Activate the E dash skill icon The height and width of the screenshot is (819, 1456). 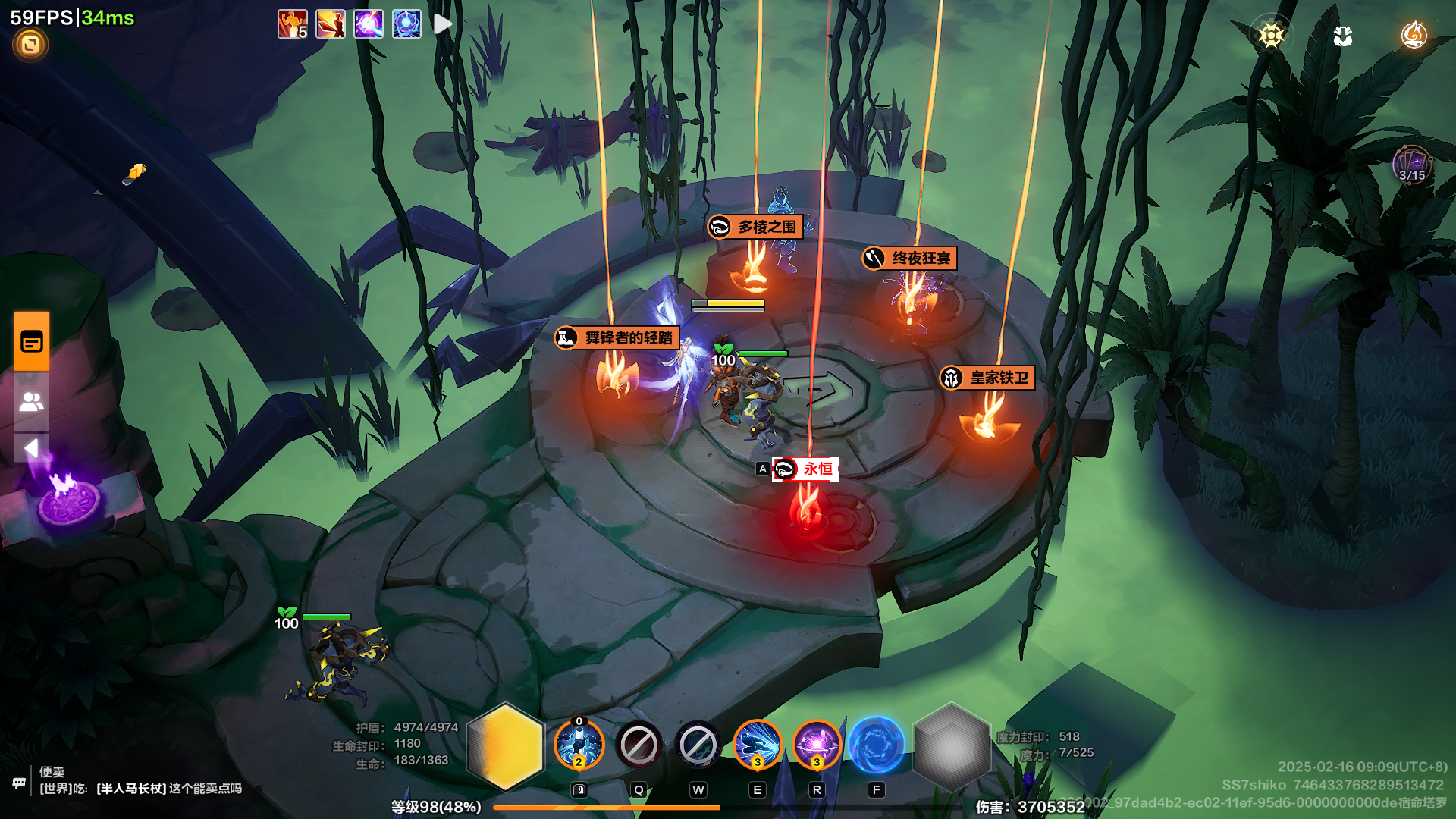coord(757,745)
